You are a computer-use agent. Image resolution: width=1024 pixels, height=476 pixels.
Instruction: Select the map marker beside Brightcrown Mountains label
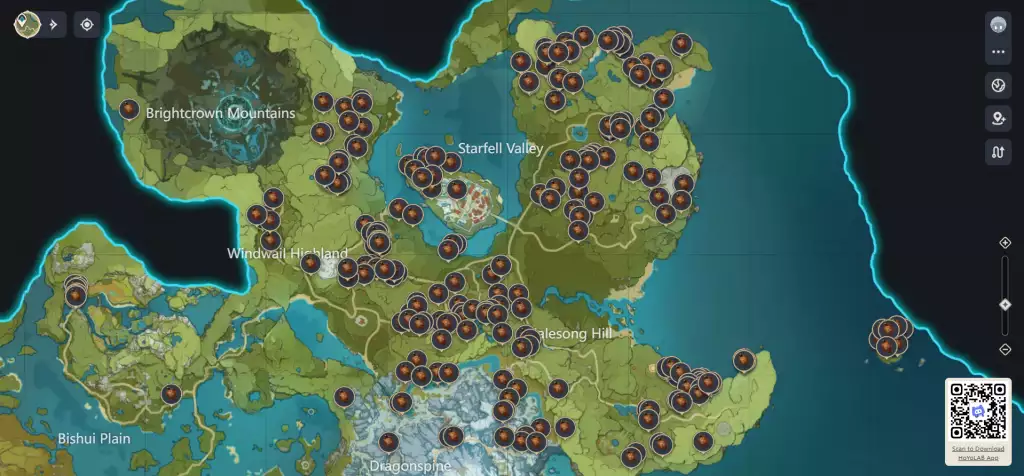pyautogui.click(x=129, y=109)
